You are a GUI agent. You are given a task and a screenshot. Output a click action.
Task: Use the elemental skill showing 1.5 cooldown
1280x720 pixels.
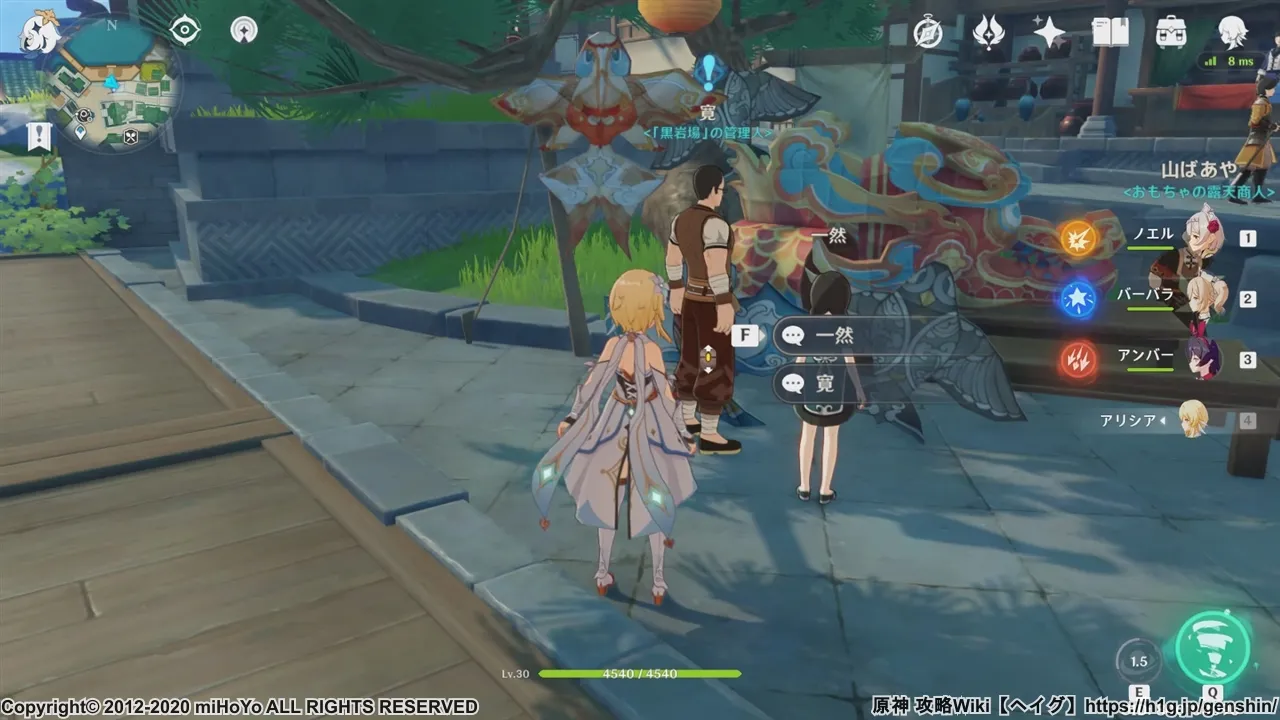click(1138, 661)
